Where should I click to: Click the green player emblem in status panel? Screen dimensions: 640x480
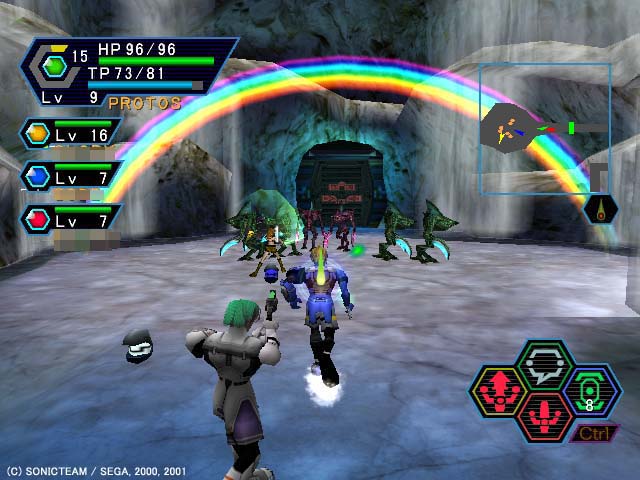(x=55, y=66)
